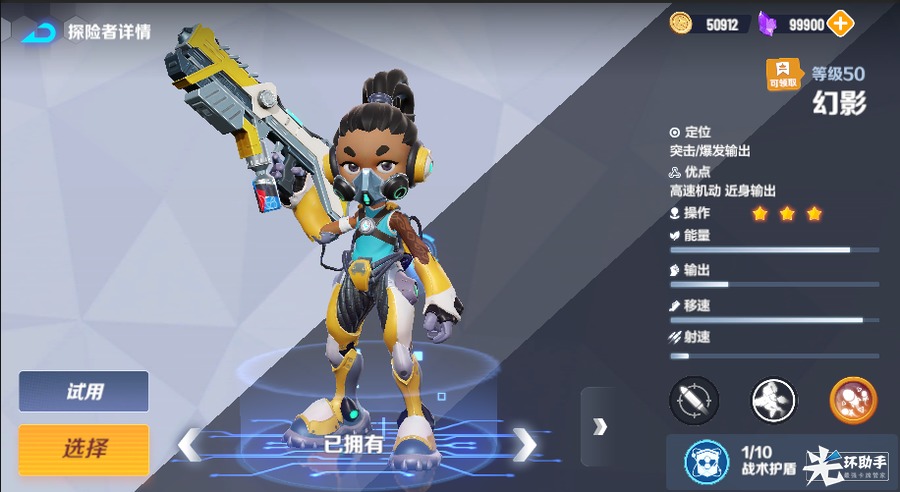Show the previous explorer with left arrow
The image size is (900, 492).
pos(189,444)
